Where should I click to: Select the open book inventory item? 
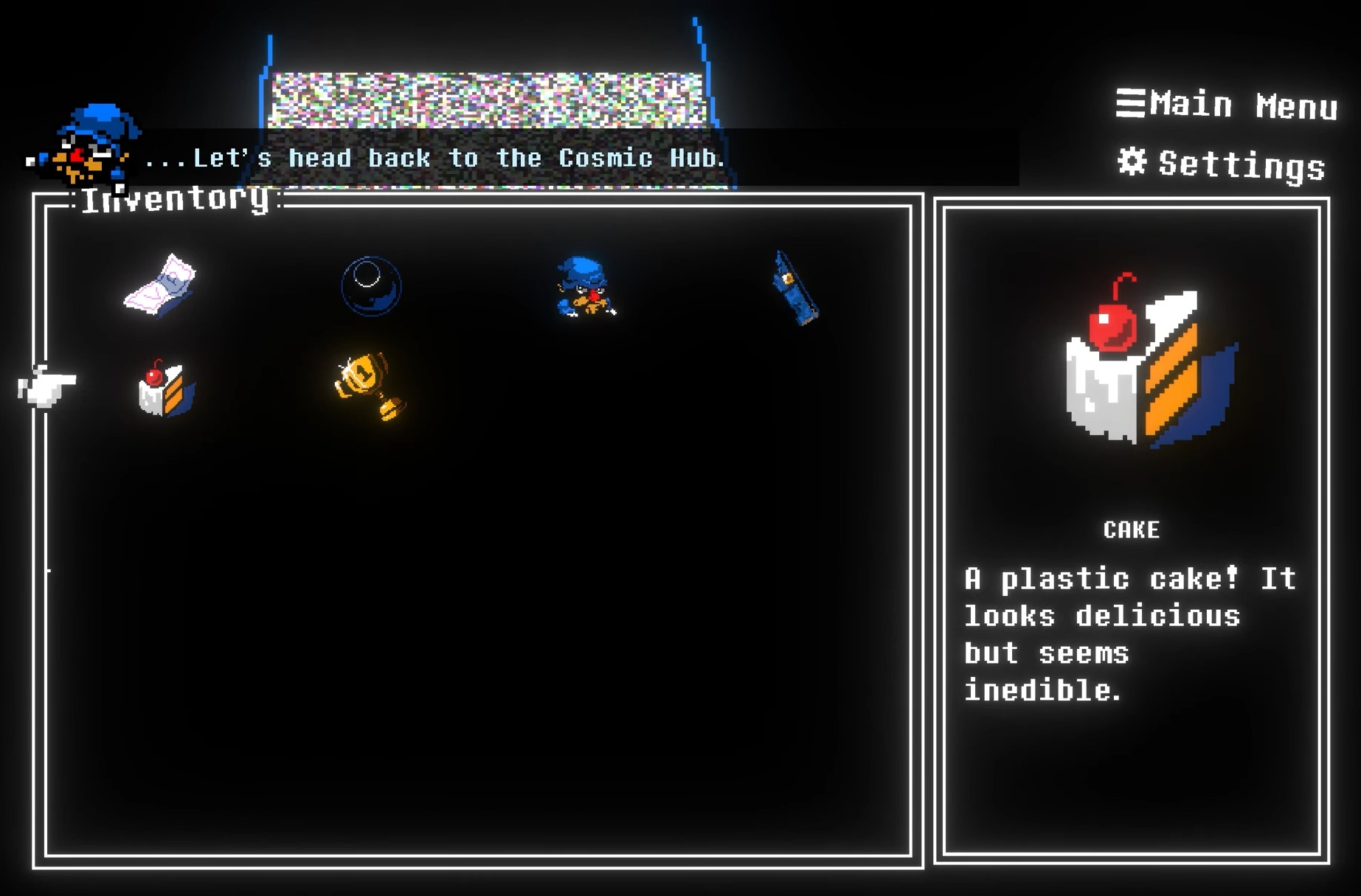click(160, 285)
